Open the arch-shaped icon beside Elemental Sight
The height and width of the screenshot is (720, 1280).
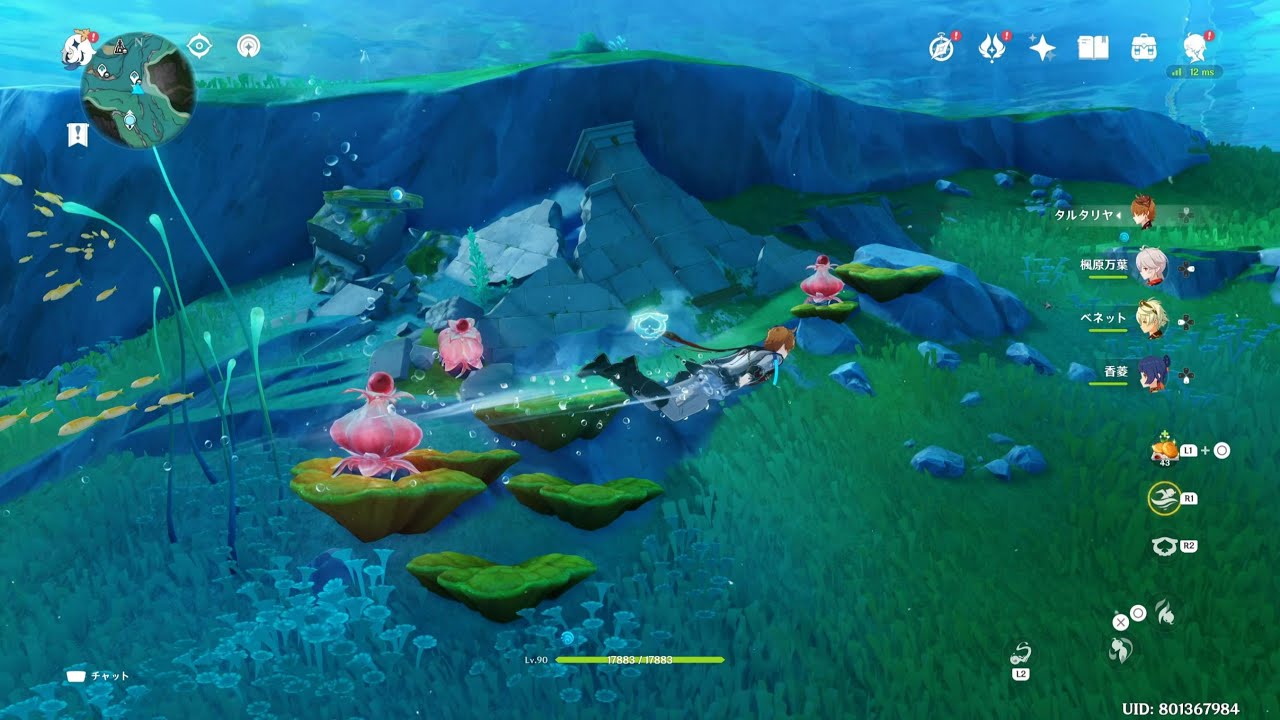click(x=248, y=46)
